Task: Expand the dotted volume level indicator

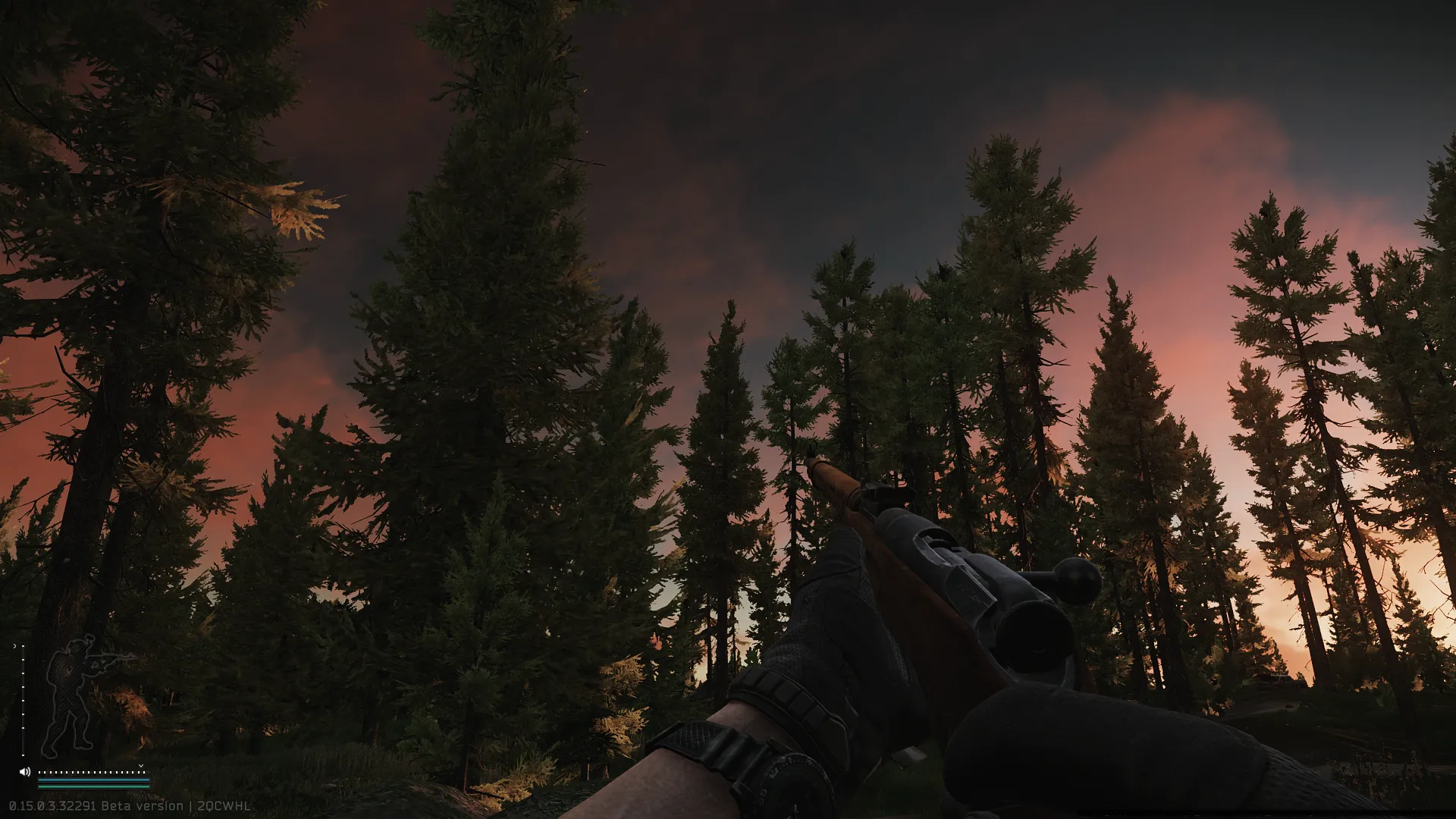Action: click(93, 772)
